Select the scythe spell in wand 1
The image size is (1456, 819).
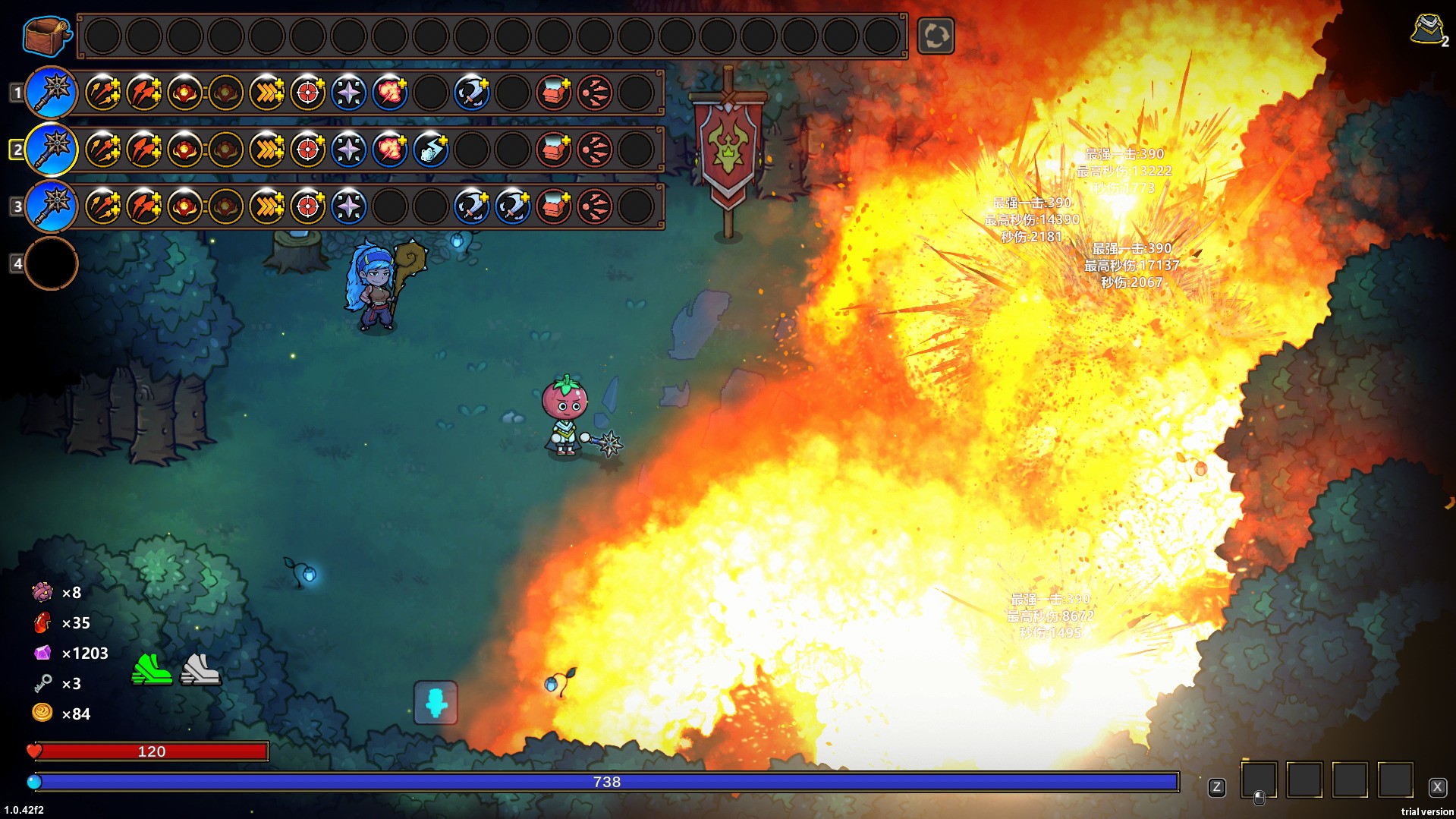[472, 93]
